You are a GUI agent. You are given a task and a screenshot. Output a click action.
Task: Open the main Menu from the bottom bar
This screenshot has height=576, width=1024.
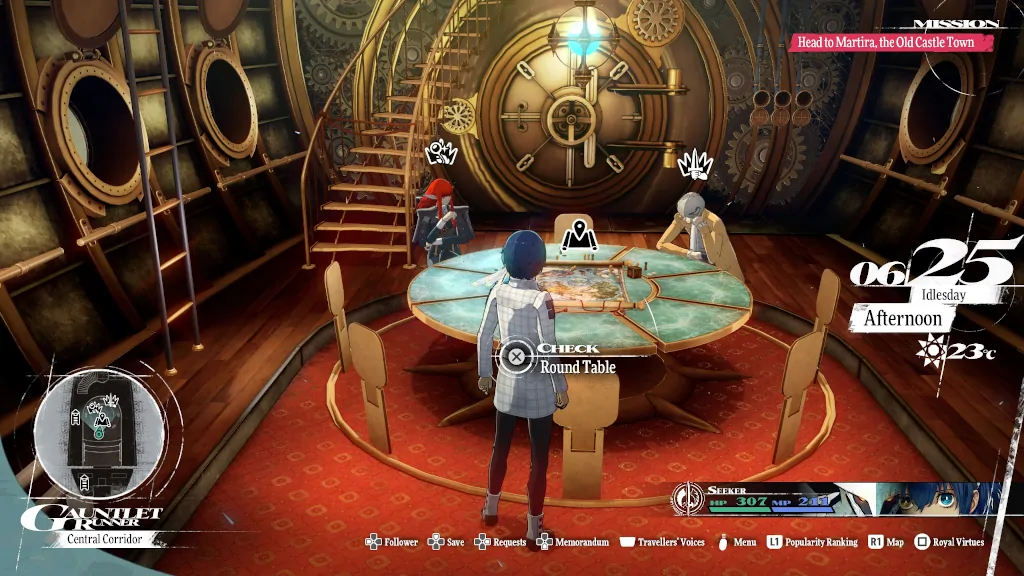click(736, 542)
